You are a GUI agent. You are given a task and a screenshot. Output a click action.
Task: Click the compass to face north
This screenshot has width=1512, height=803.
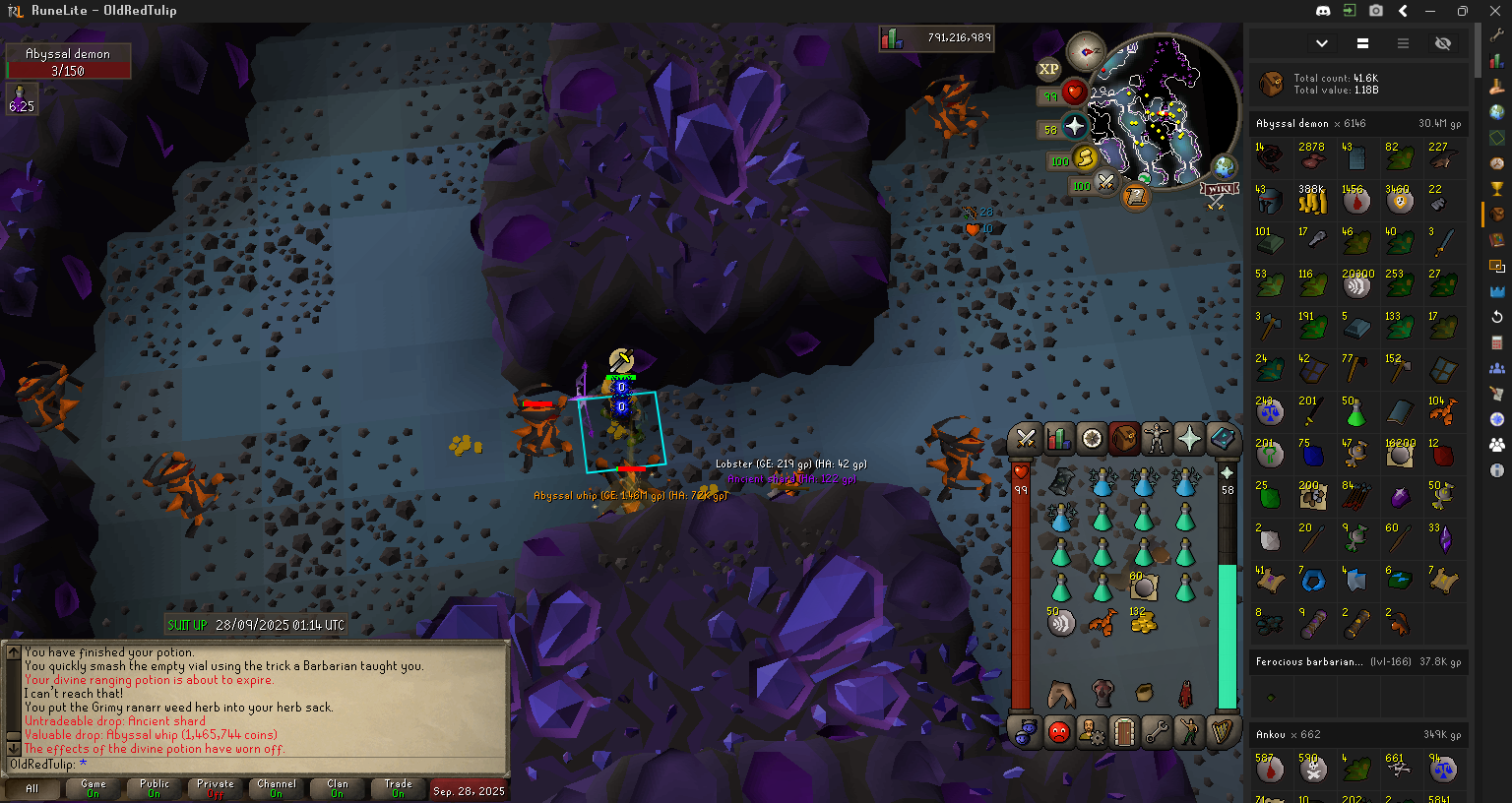(x=1086, y=51)
